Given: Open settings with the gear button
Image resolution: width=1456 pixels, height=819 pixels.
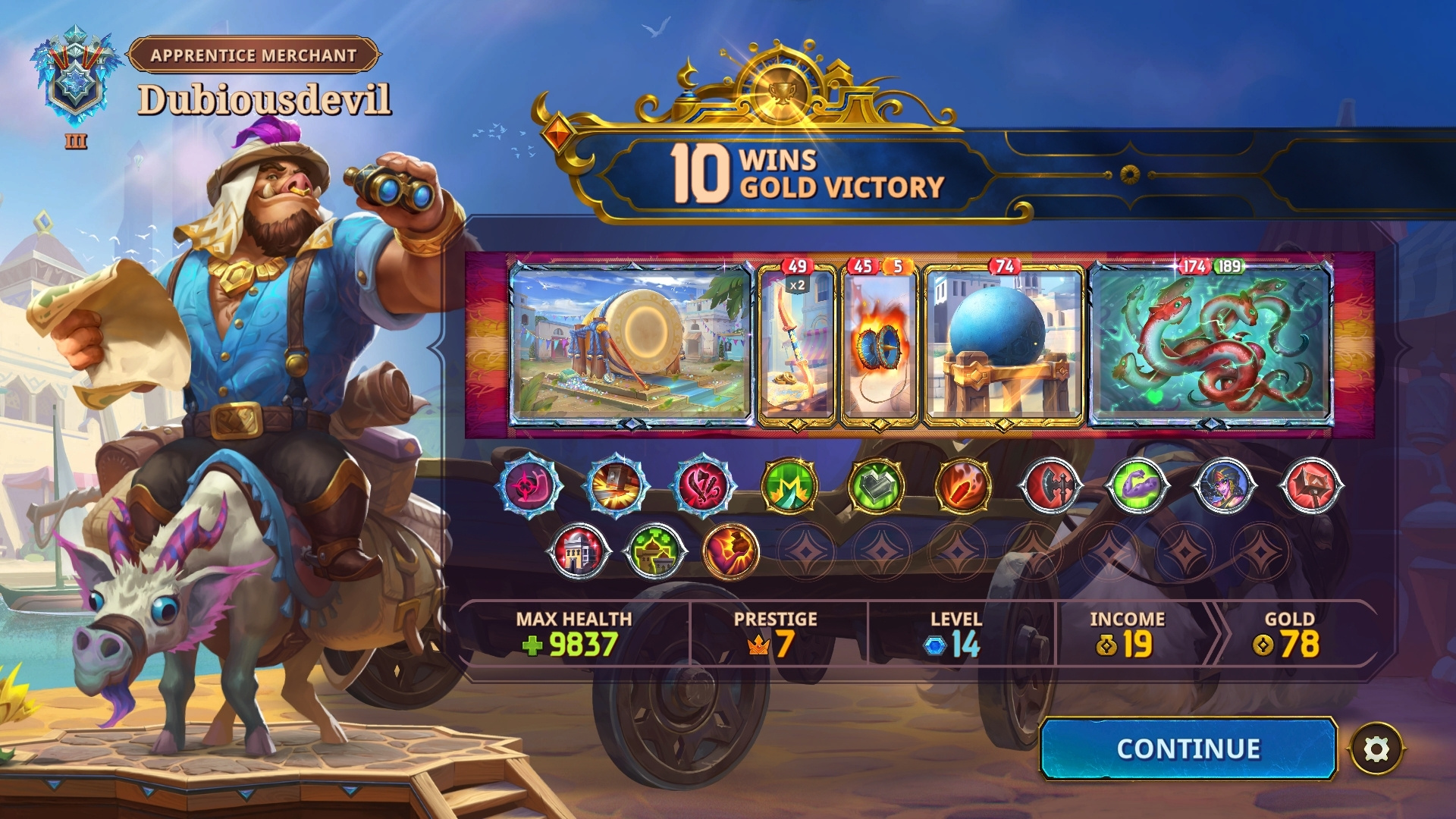Looking at the screenshot, I should click(x=1376, y=749).
